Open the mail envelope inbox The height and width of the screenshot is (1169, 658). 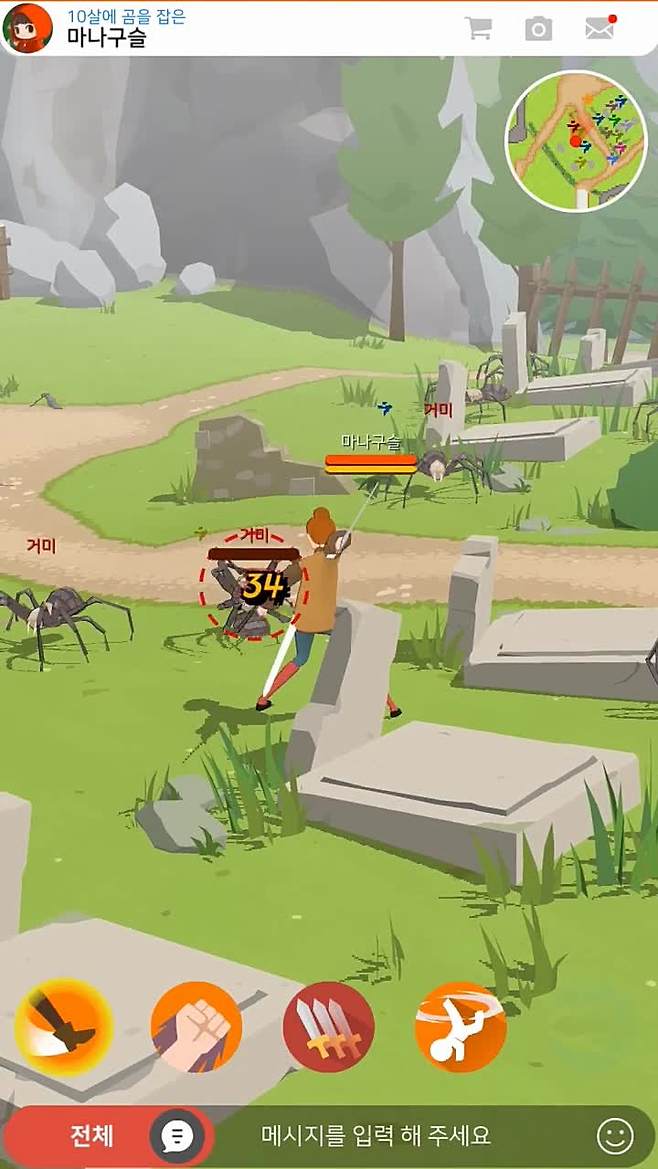point(599,29)
